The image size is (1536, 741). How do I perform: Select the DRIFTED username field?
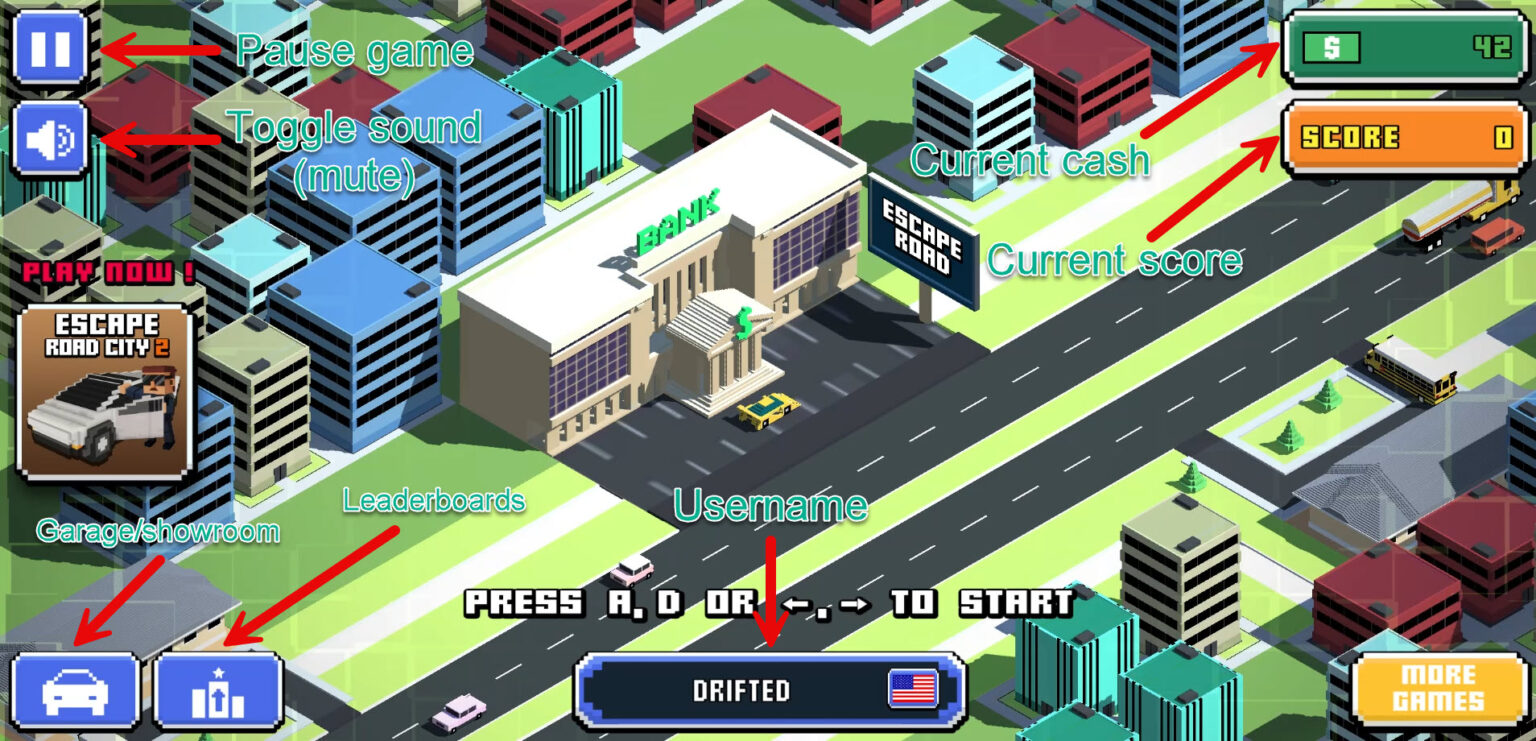740,691
